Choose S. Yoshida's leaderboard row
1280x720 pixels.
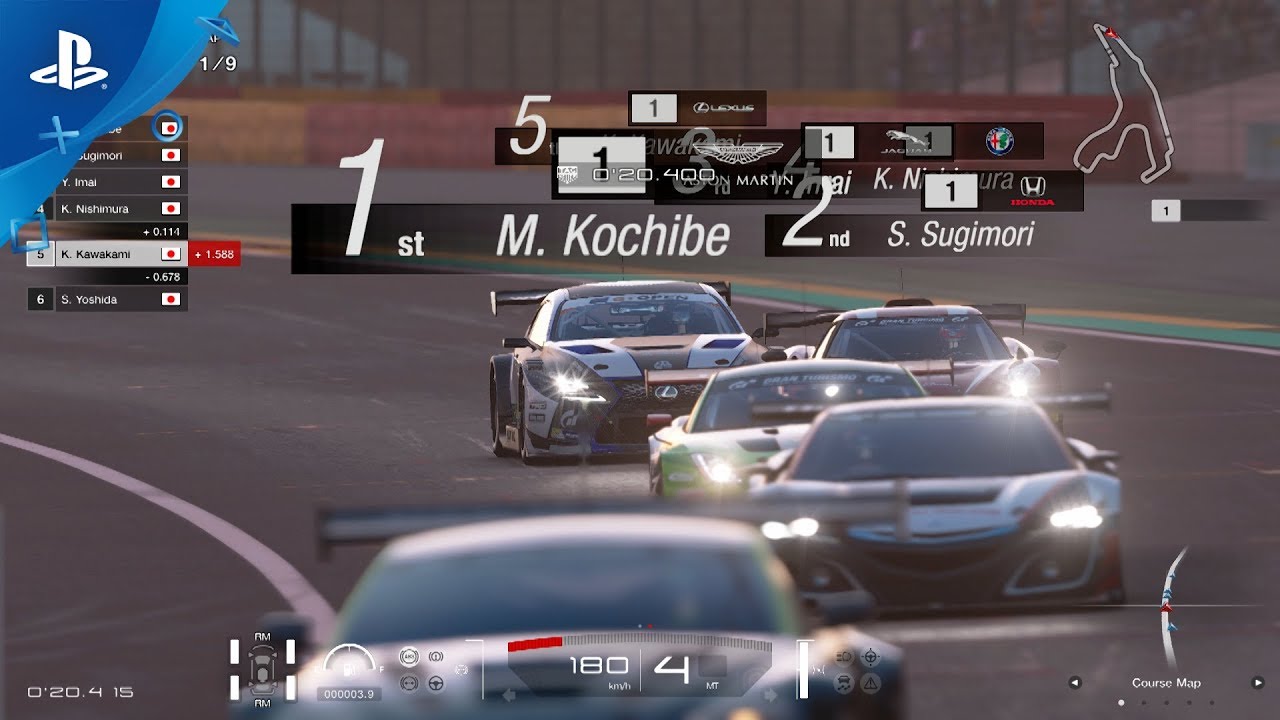point(107,299)
